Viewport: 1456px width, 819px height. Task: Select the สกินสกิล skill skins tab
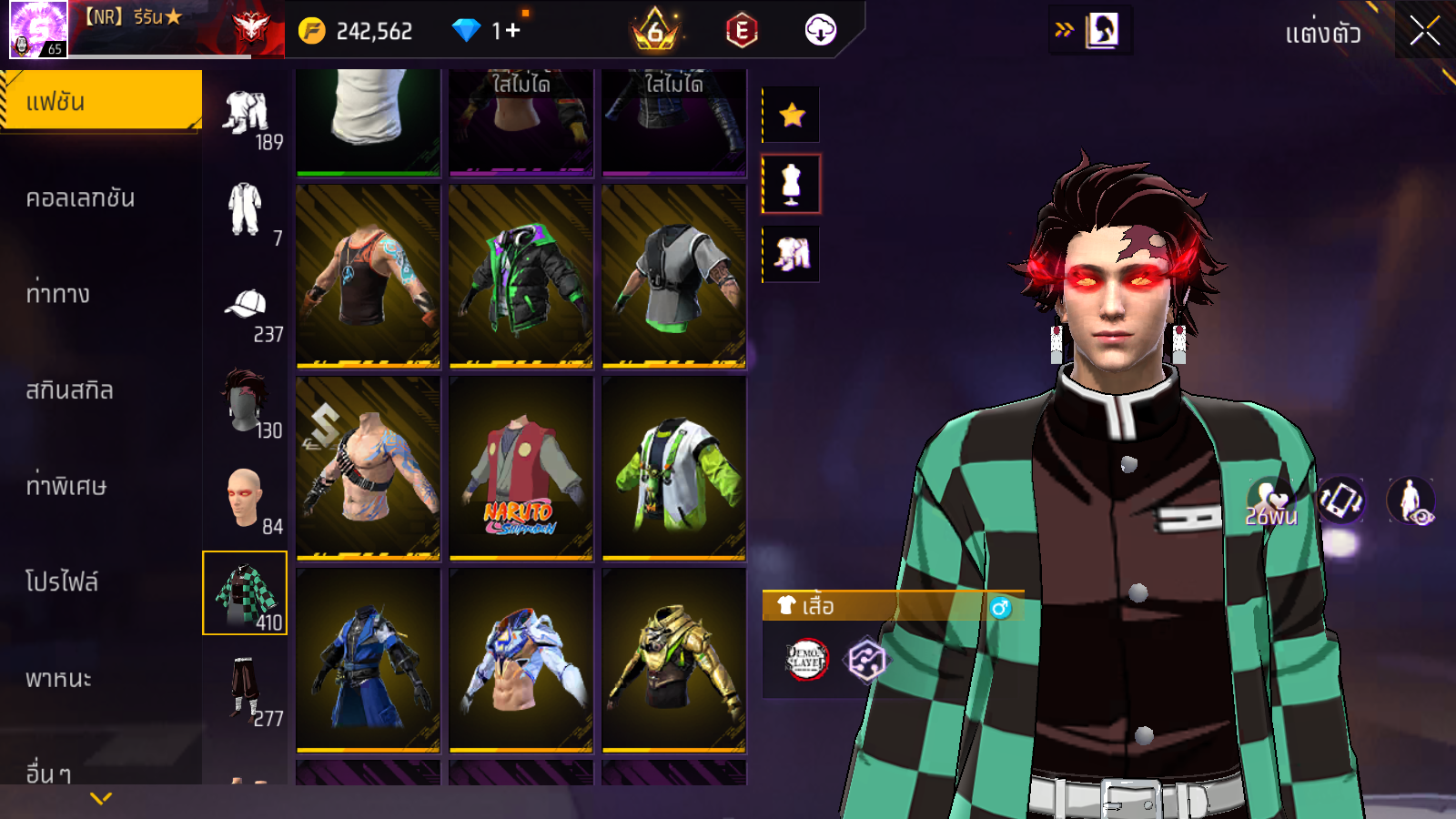pyautogui.click(x=69, y=390)
